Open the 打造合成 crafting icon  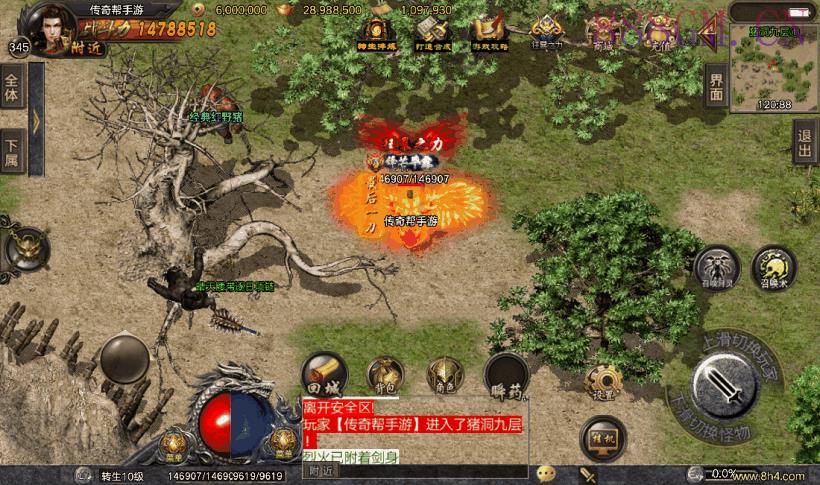coord(431,35)
